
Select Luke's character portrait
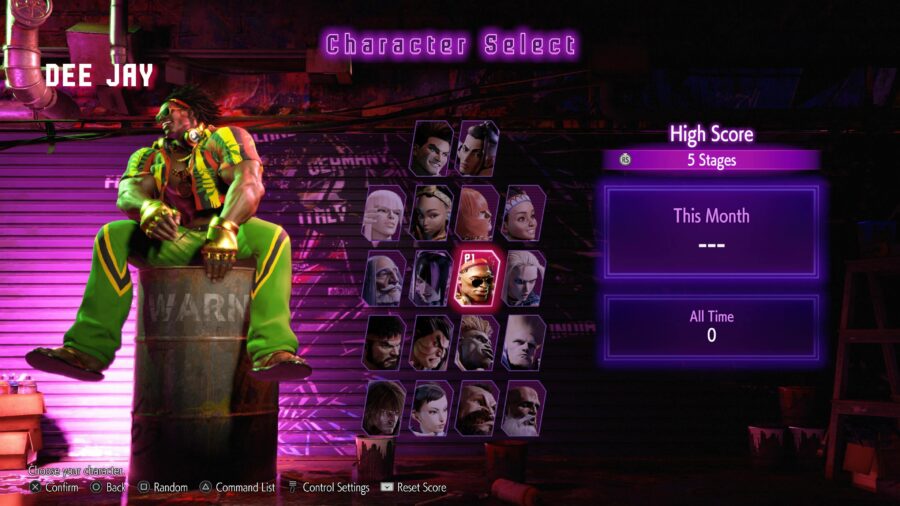click(x=432, y=149)
